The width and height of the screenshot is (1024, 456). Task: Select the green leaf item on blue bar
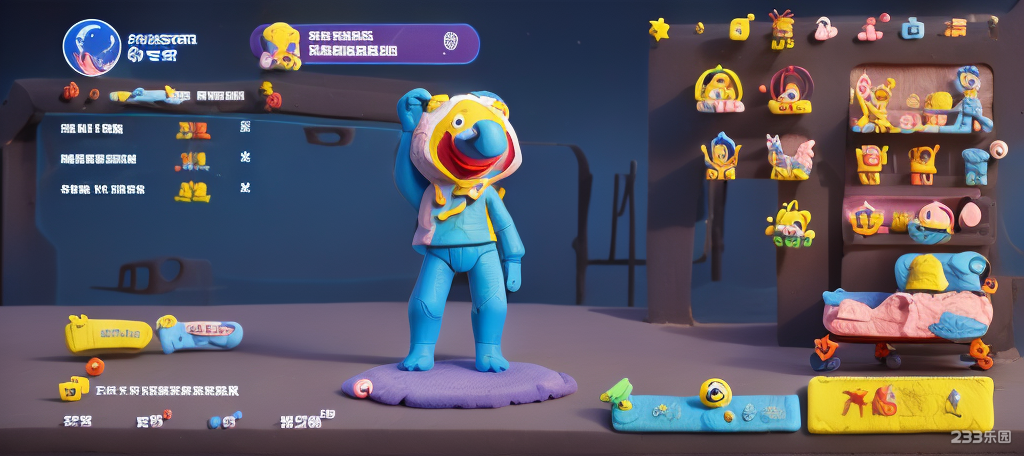617,392
